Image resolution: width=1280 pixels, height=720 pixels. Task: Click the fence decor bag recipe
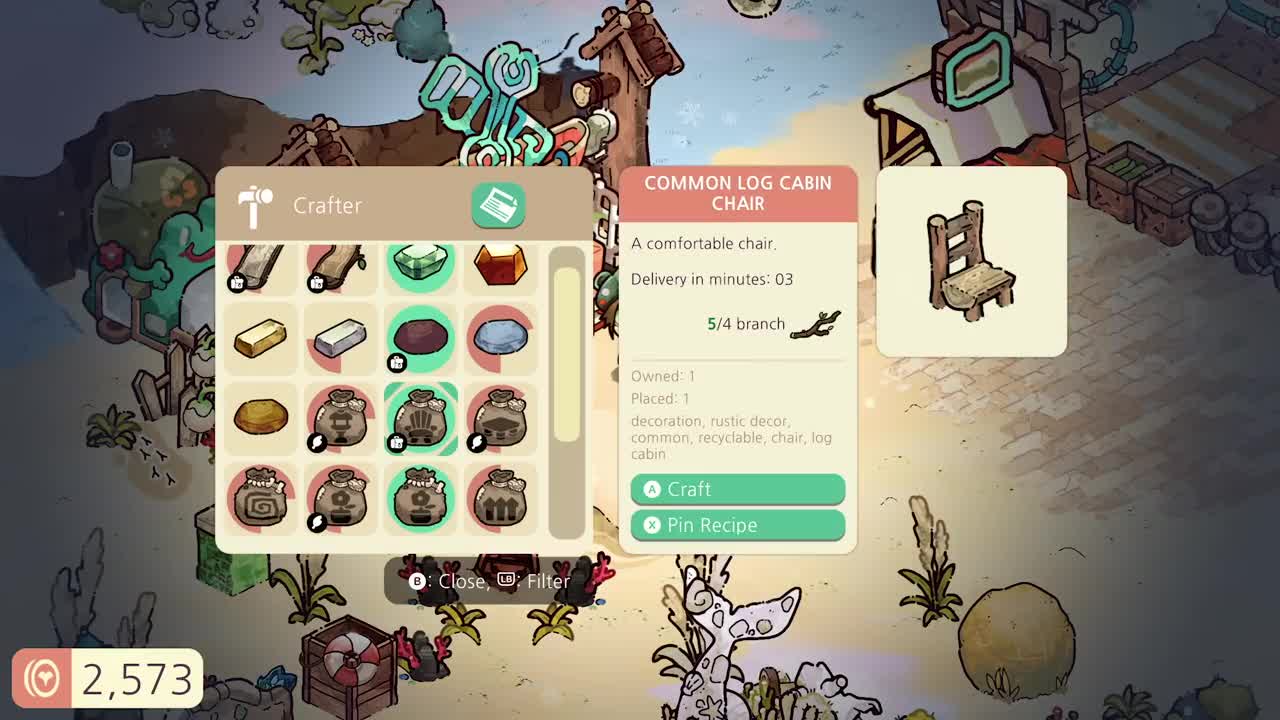point(500,498)
